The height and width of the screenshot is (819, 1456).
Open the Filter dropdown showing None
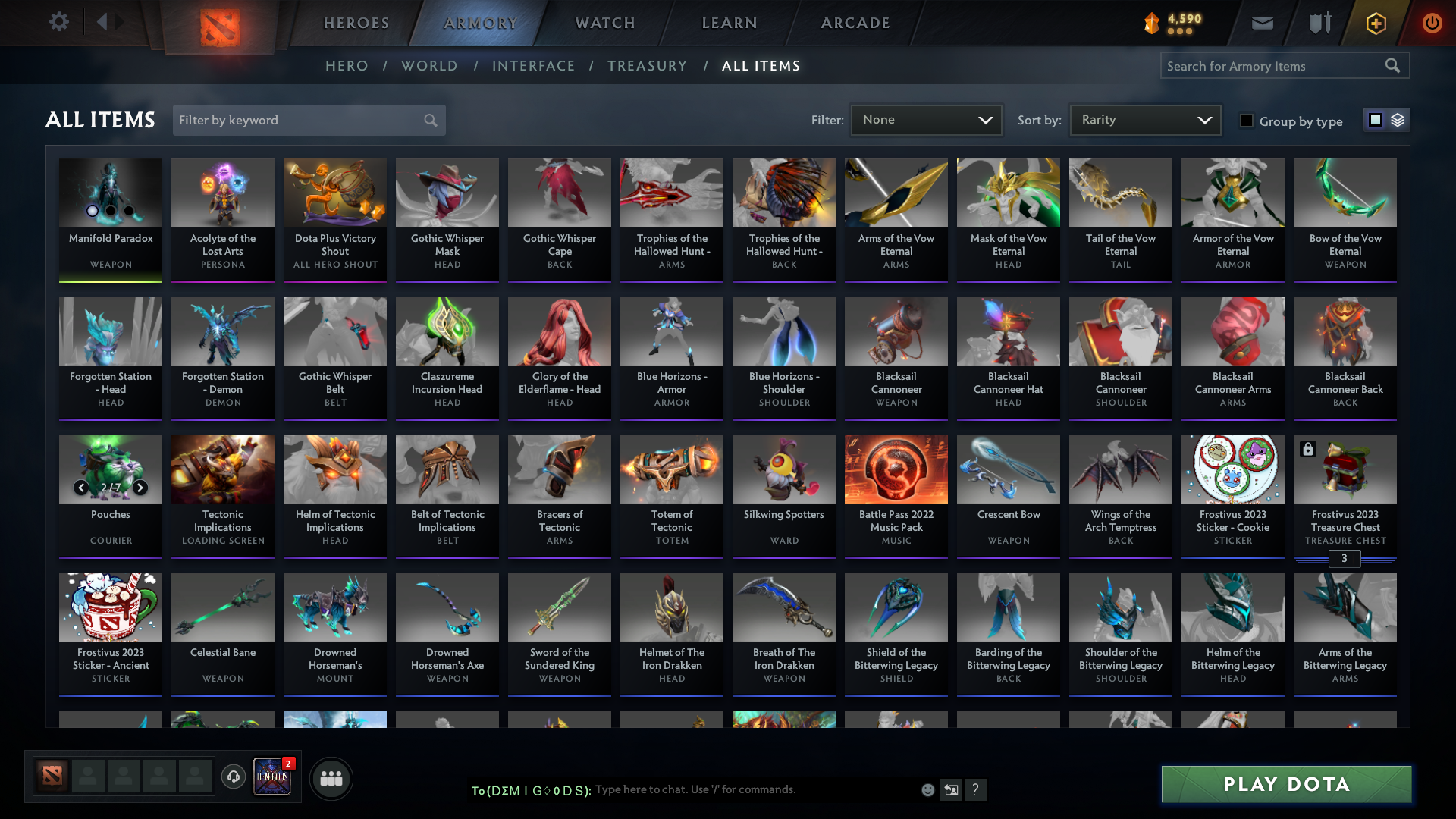click(x=926, y=119)
